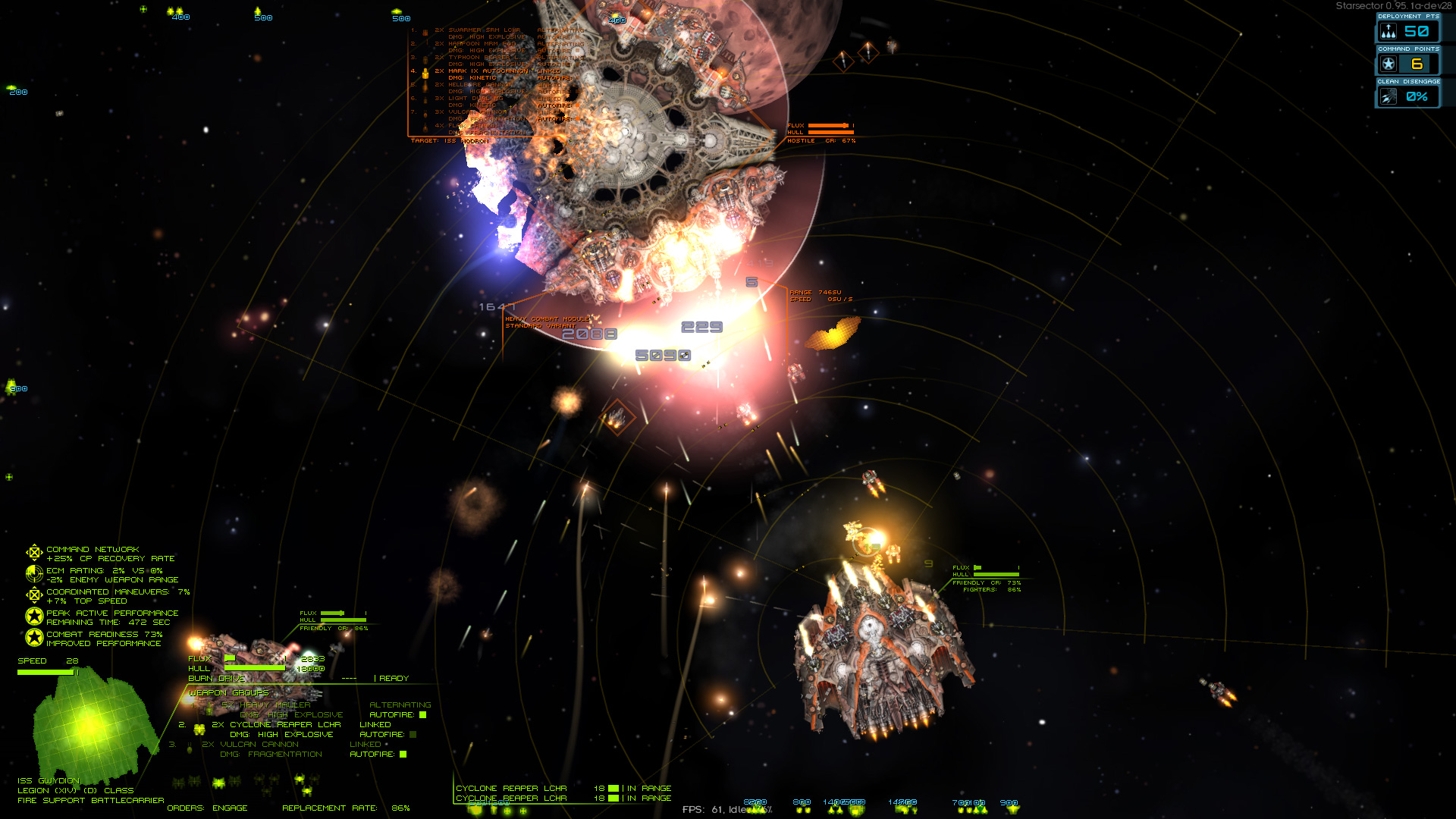Click the Clean Disengage icon

pyautogui.click(x=1387, y=96)
